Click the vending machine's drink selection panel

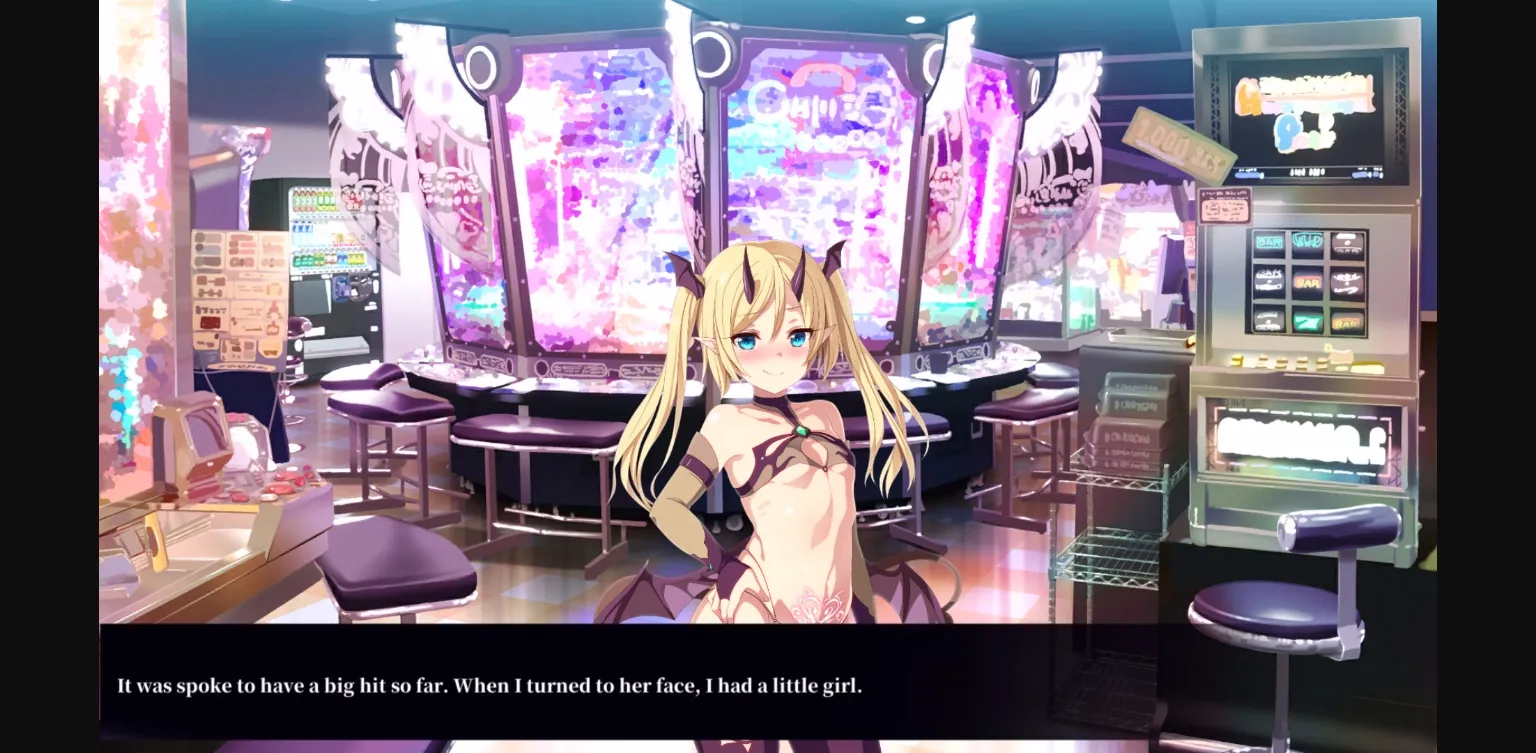[317, 230]
